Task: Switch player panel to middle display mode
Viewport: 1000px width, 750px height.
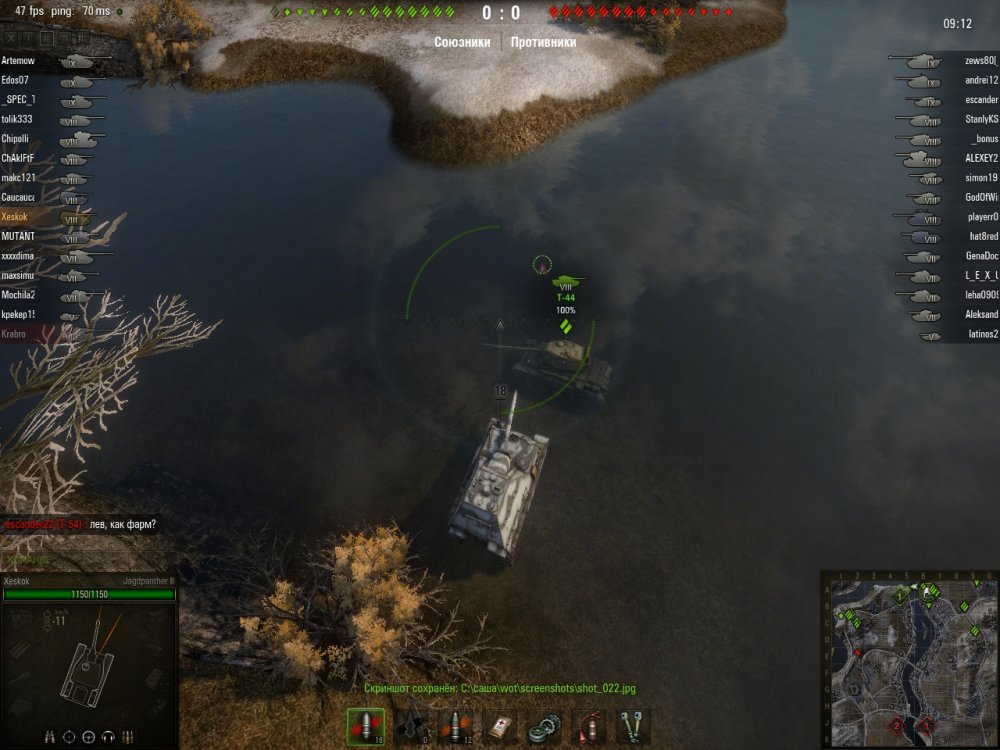Action: 47,38
